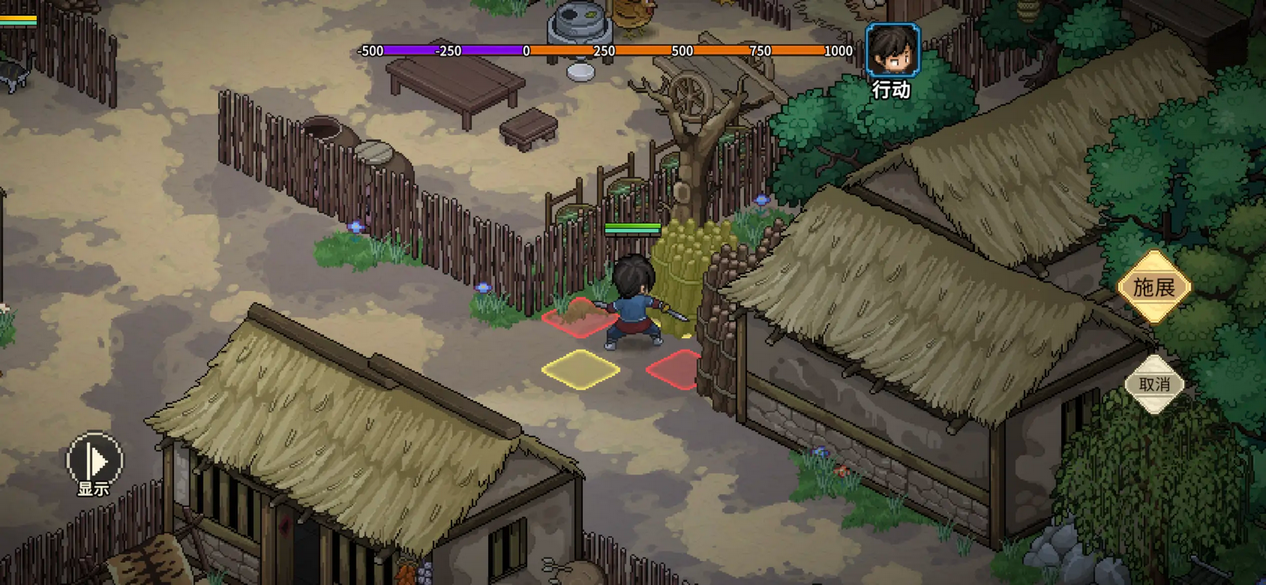Toggle the 显示 arrow button
The width and height of the screenshot is (1266, 585).
pyautogui.click(x=94, y=461)
